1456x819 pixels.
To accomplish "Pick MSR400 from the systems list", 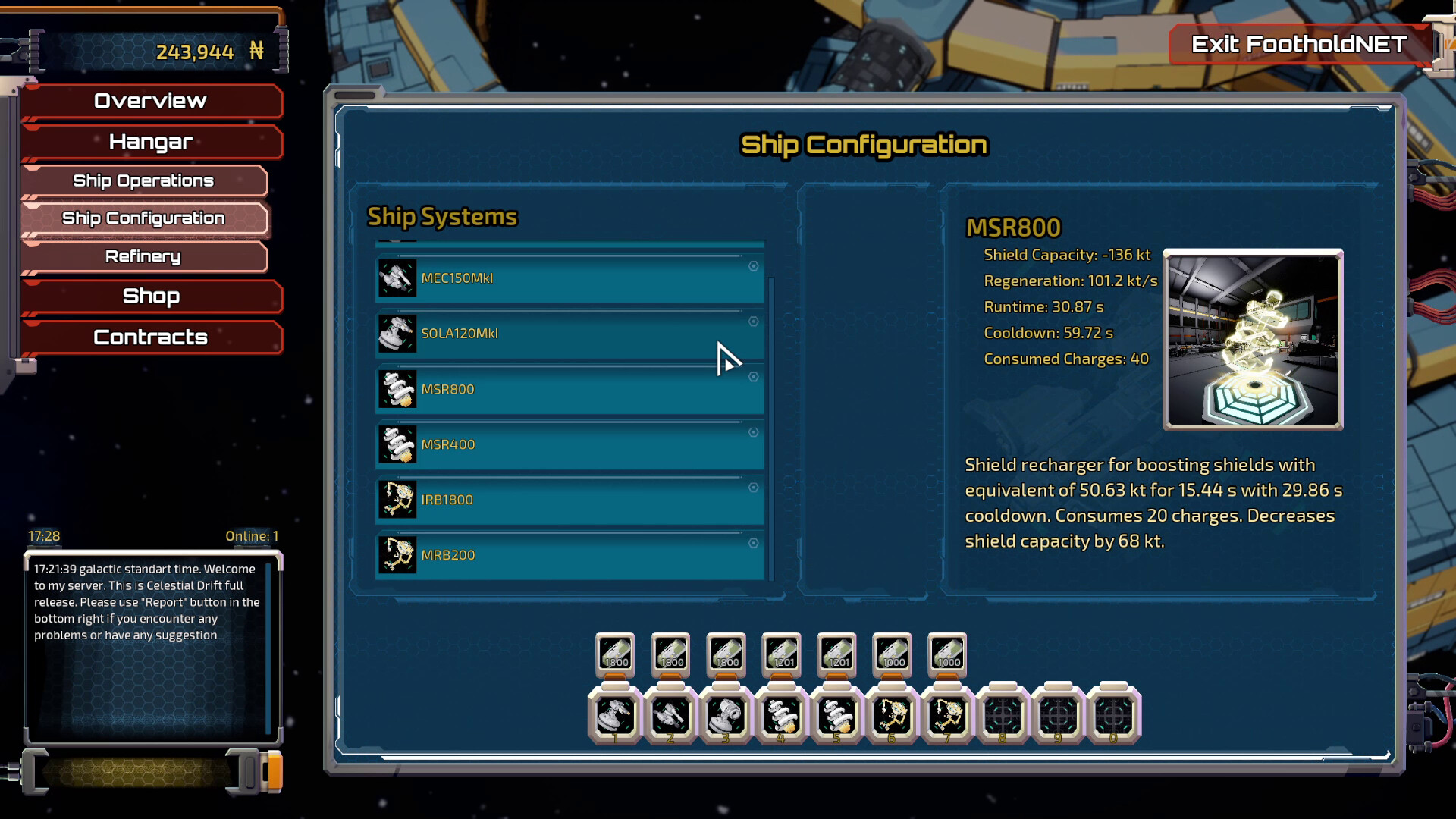I will tap(569, 444).
